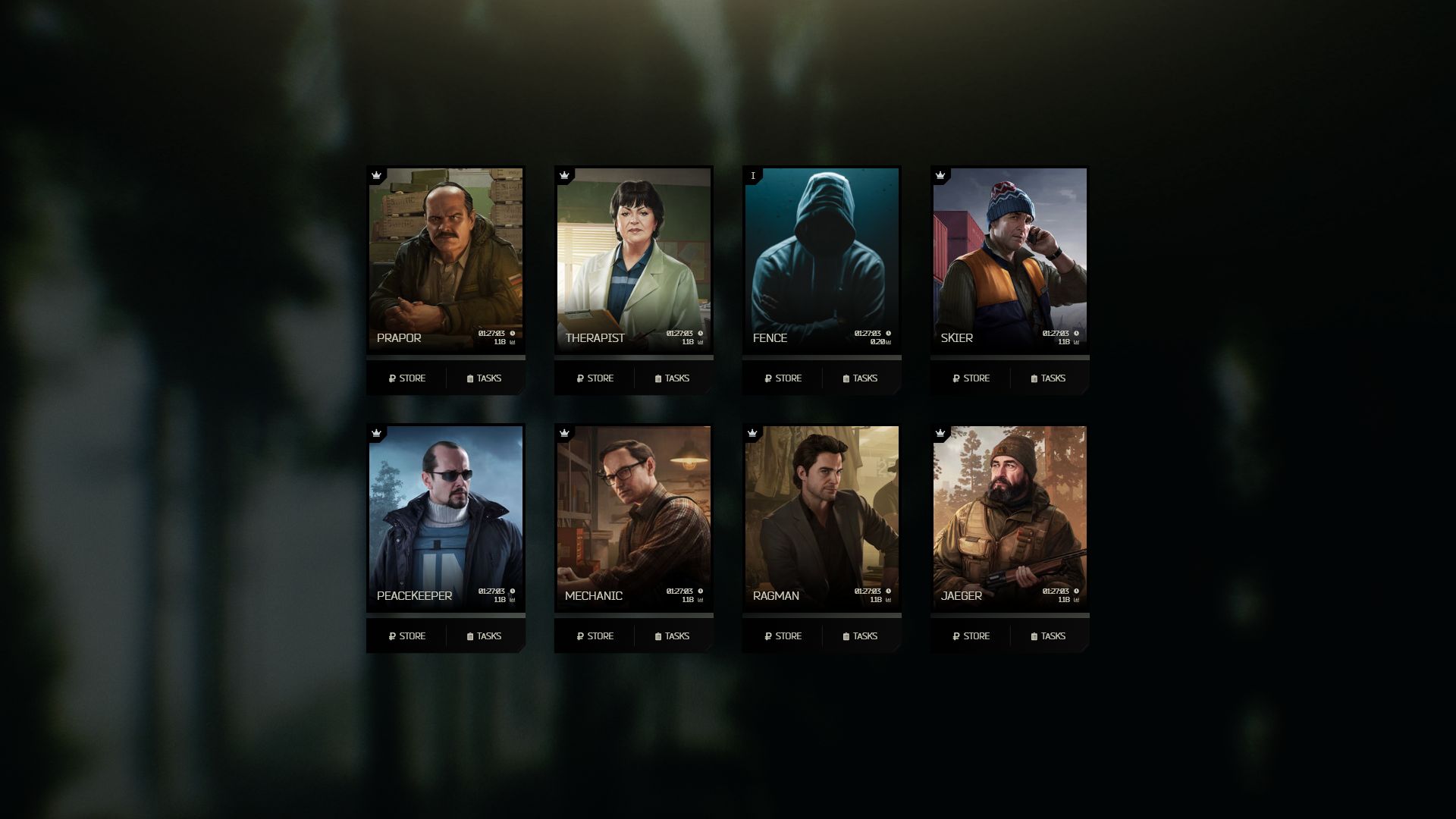The image size is (1456, 819).
Task: Click the timer clock icon on Ragman's card
Action: [x=887, y=590]
